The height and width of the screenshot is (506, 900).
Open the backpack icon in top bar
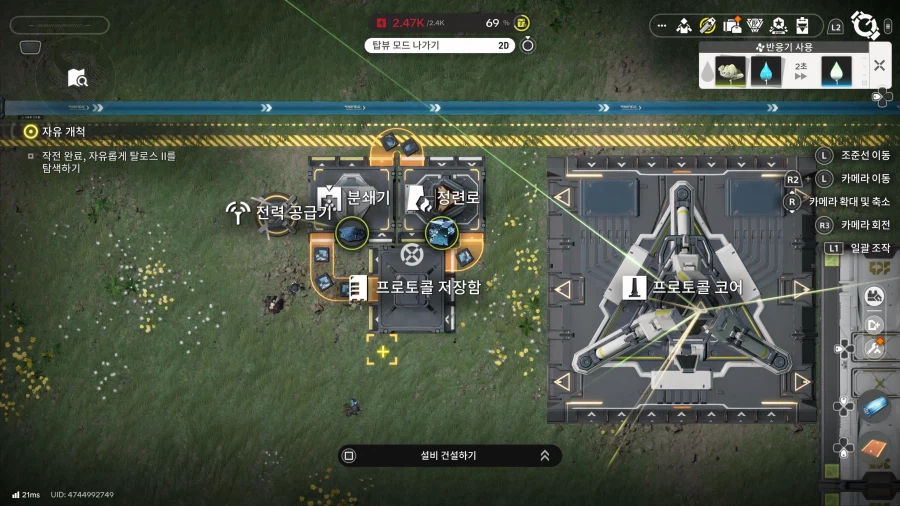tap(734, 25)
